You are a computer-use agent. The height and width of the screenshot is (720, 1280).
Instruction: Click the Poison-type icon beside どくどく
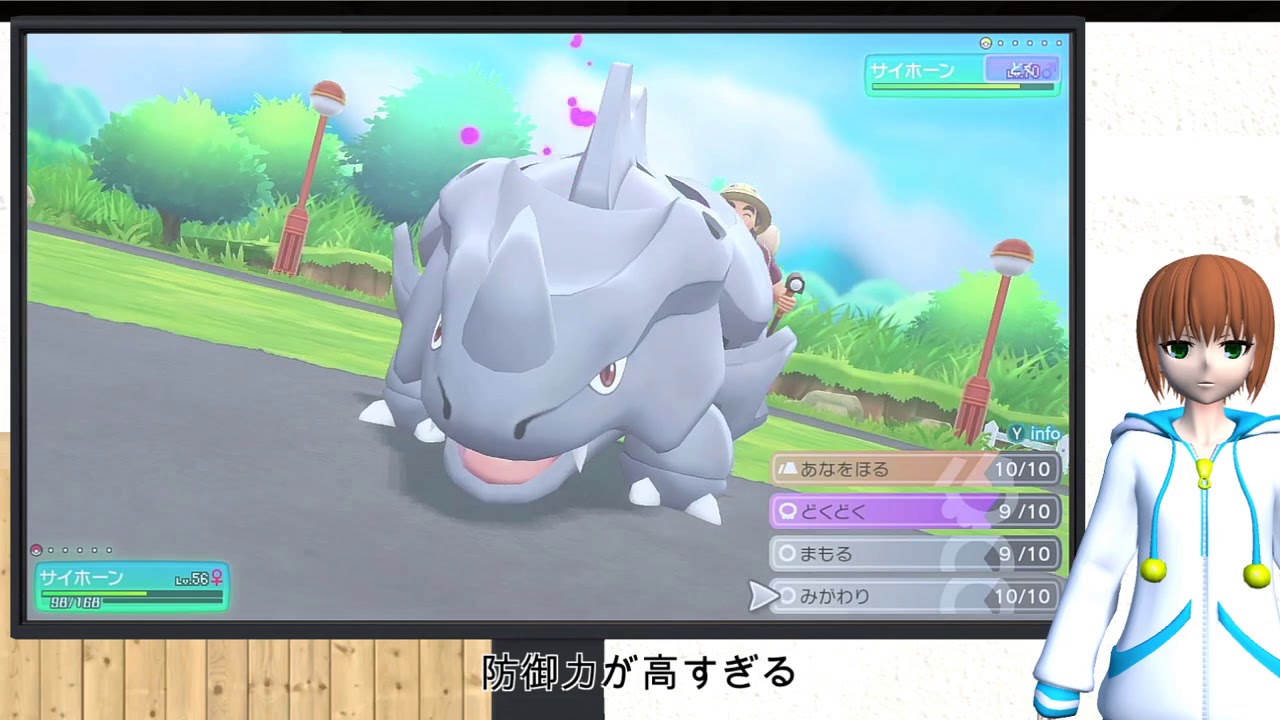tap(787, 511)
